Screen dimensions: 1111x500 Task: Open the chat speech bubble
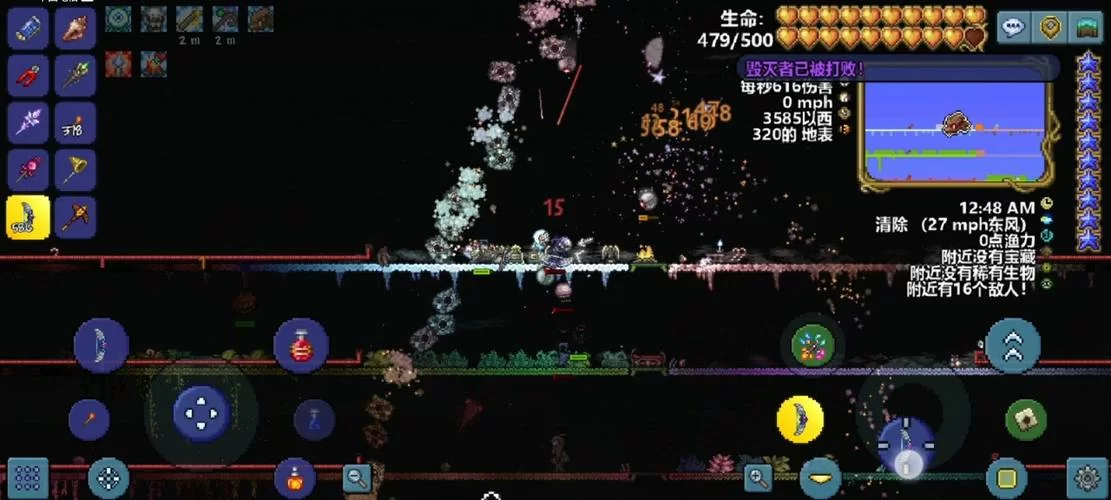[1013, 27]
